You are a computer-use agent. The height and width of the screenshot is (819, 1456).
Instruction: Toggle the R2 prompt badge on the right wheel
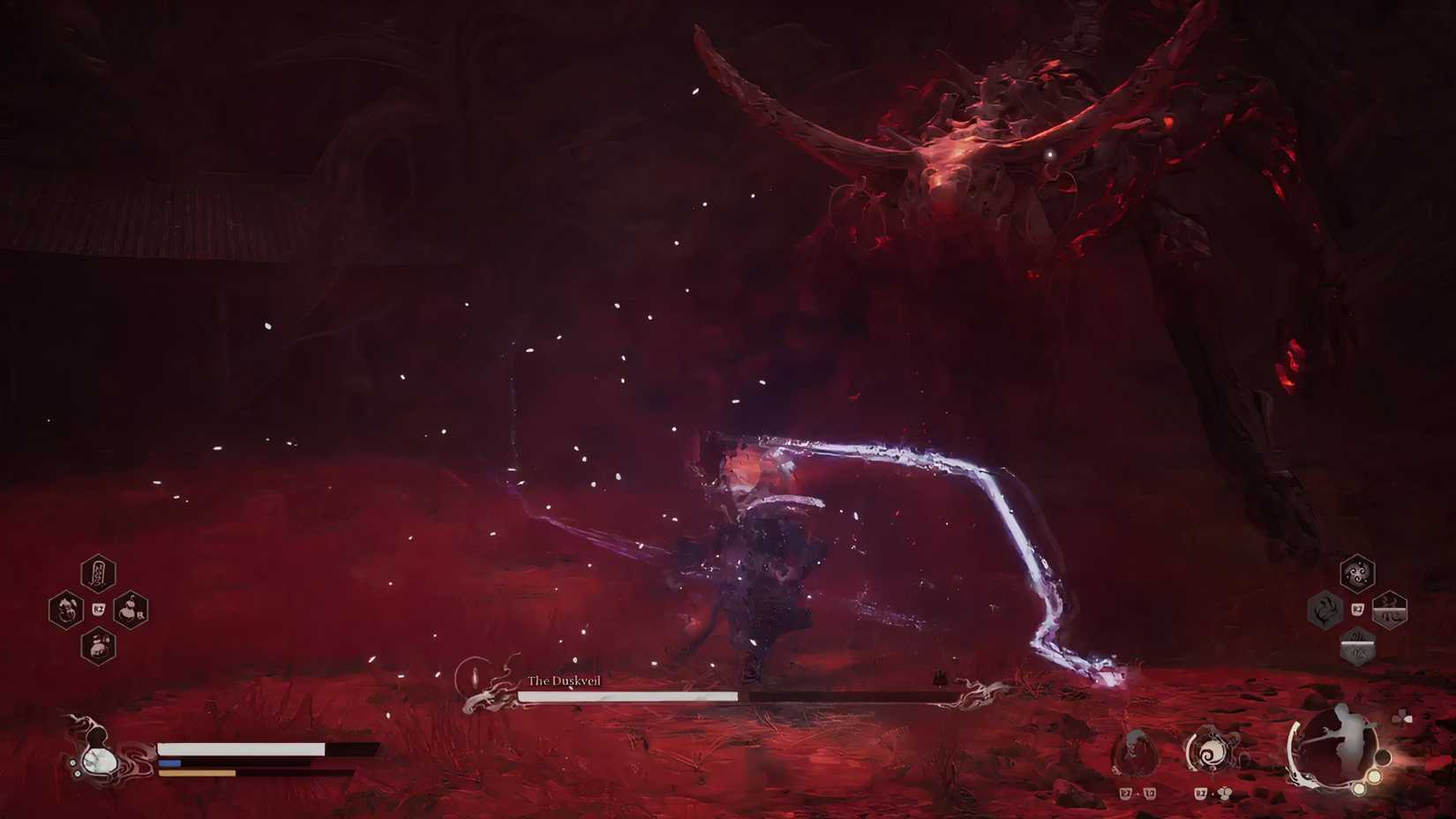click(1358, 609)
